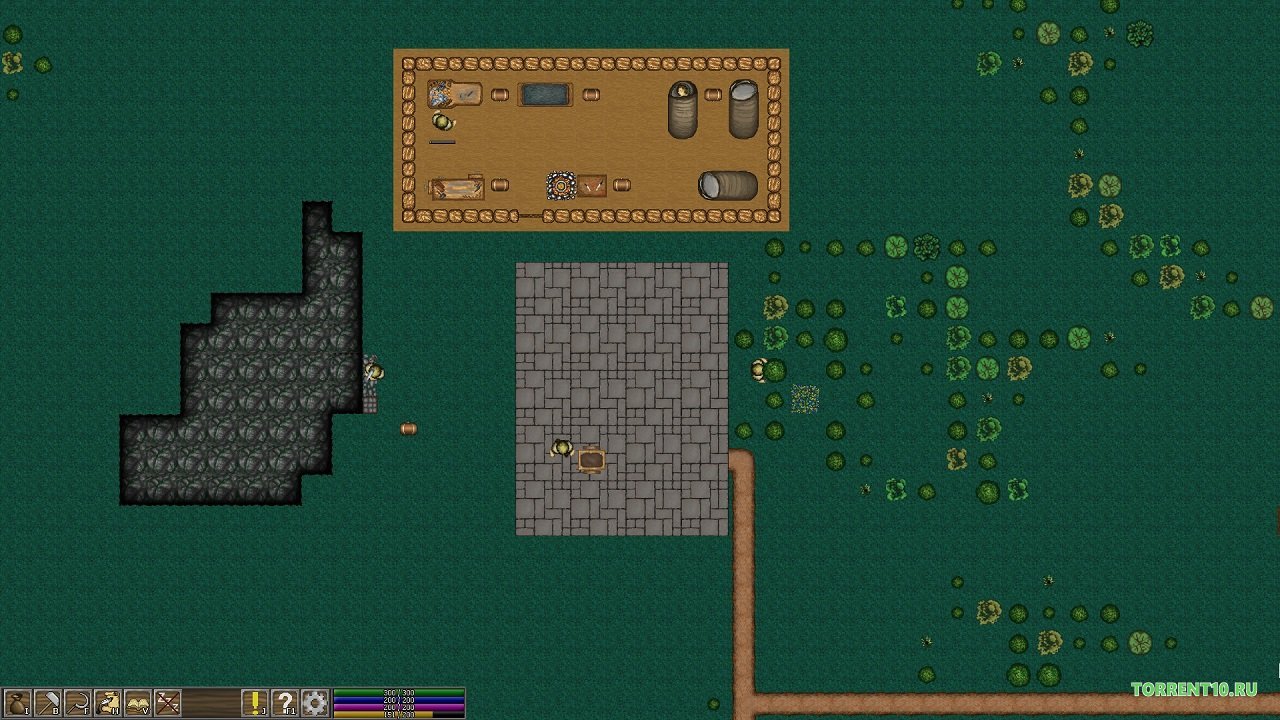Open the inventory bag icon

15,703
